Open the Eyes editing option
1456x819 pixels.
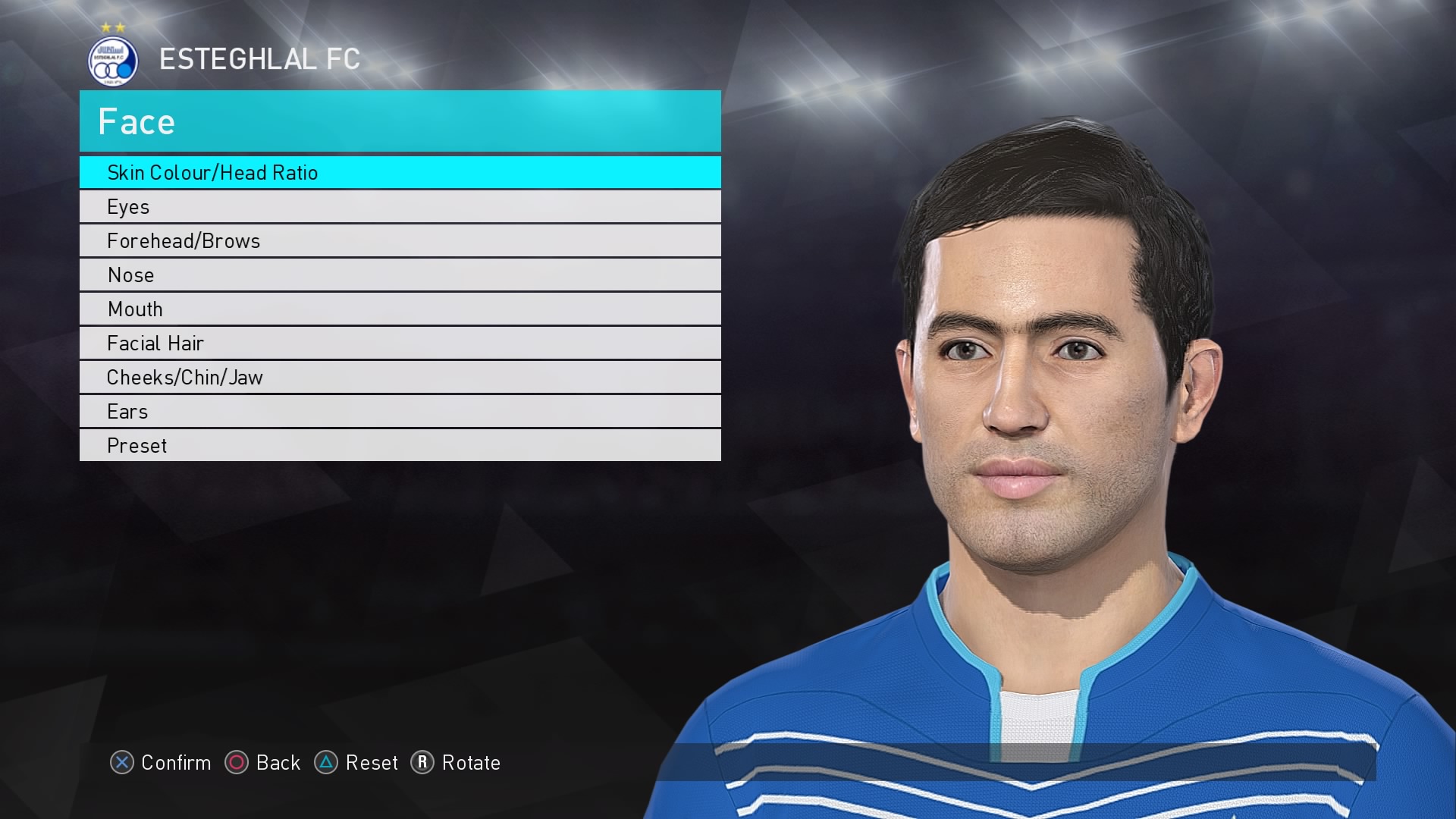pyautogui.click(x=129, y=206)
